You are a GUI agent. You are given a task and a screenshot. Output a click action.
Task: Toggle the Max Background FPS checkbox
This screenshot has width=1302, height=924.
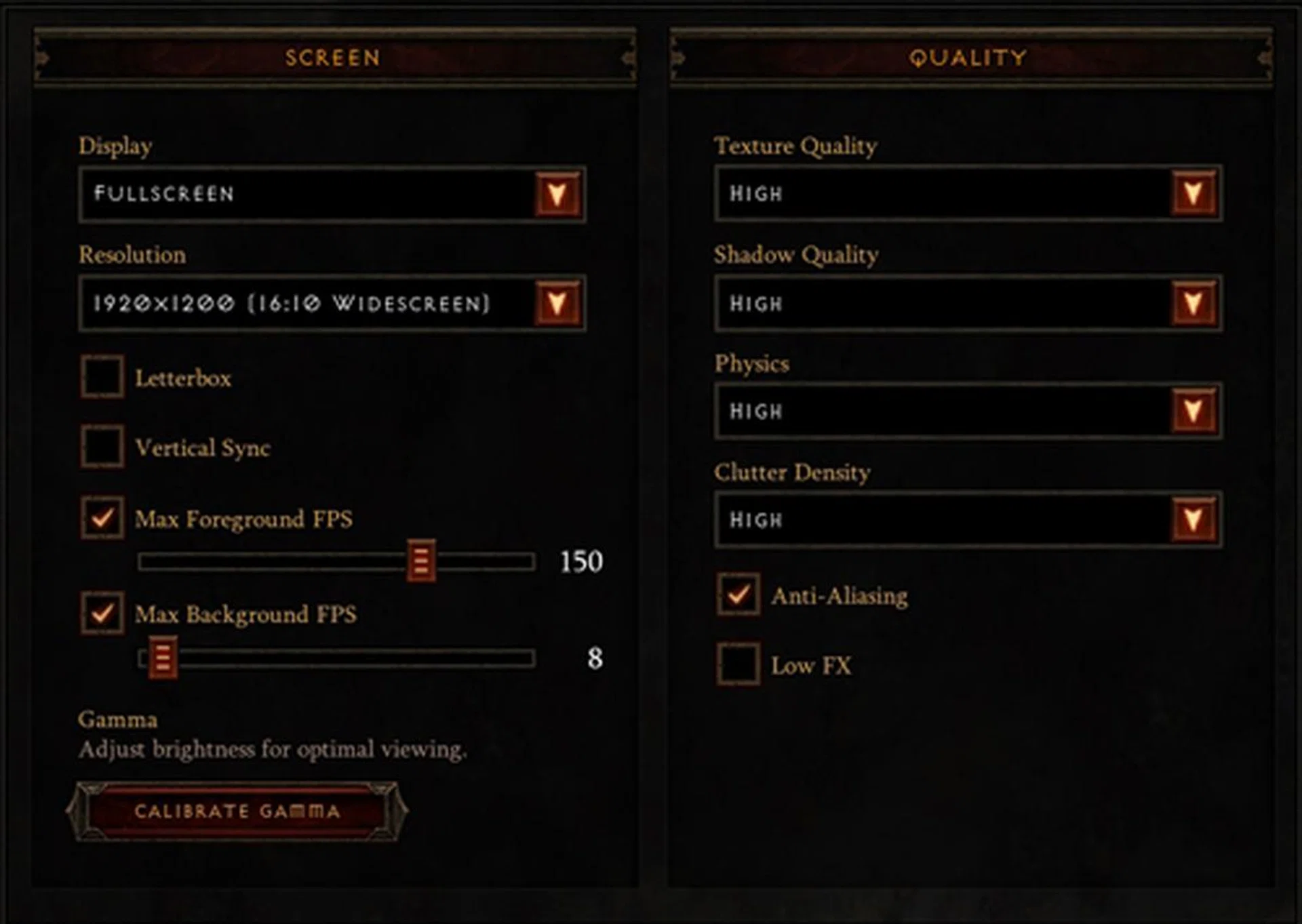coord(102,614)
